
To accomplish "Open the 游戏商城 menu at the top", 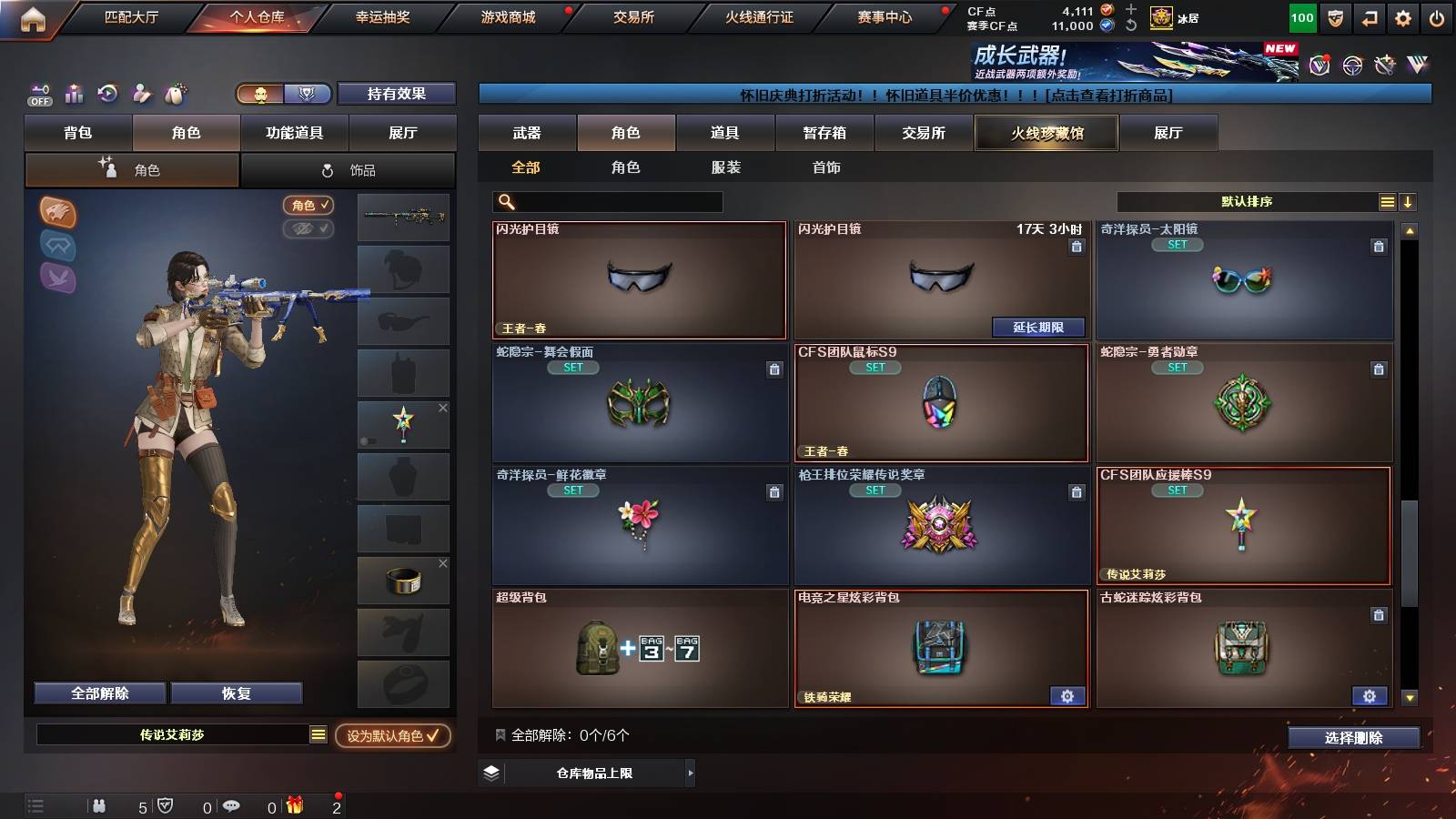I will tap(506, 15).
